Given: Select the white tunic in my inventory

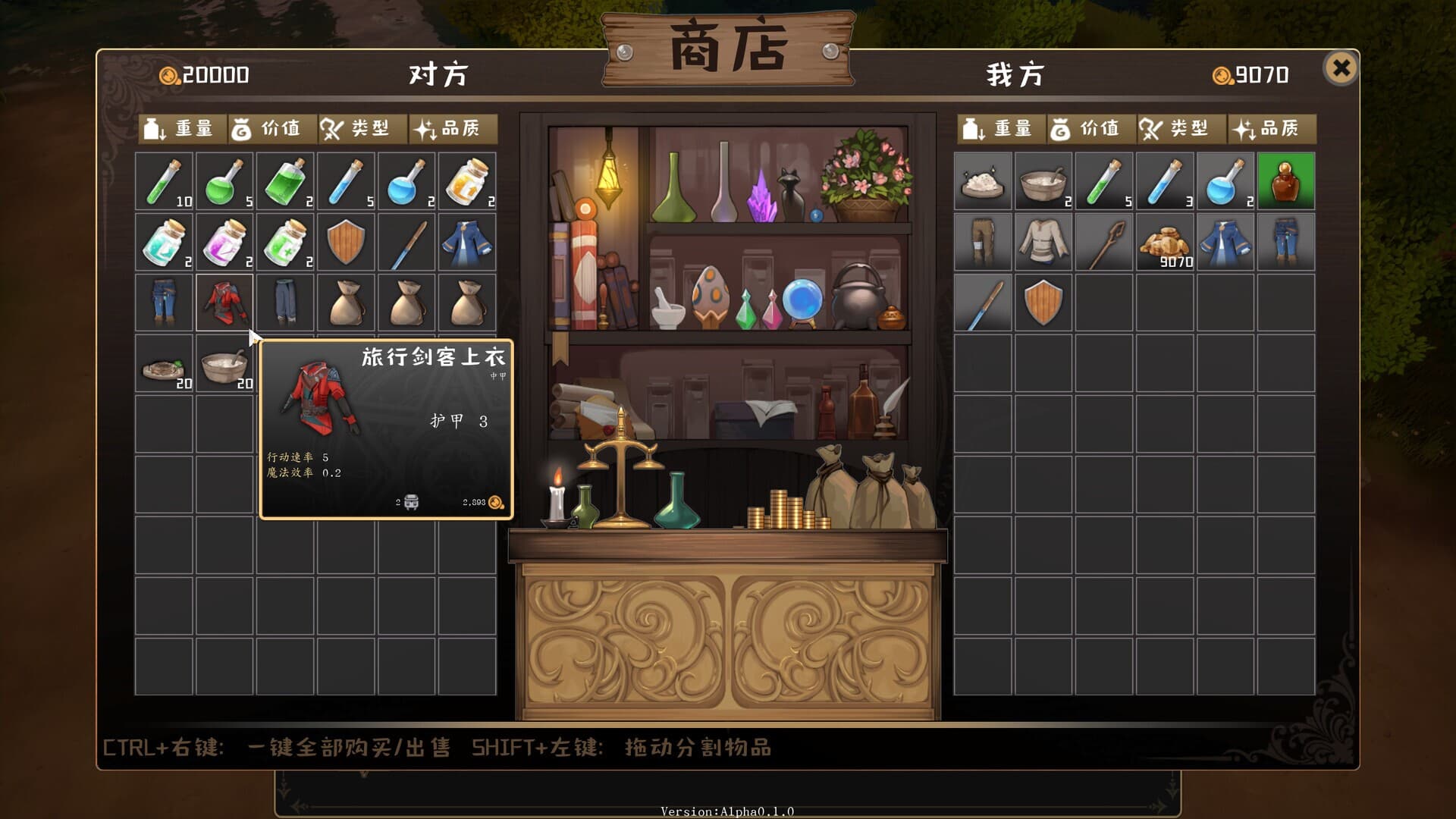Looking at the screenshot, I should tap(1043, 243).
